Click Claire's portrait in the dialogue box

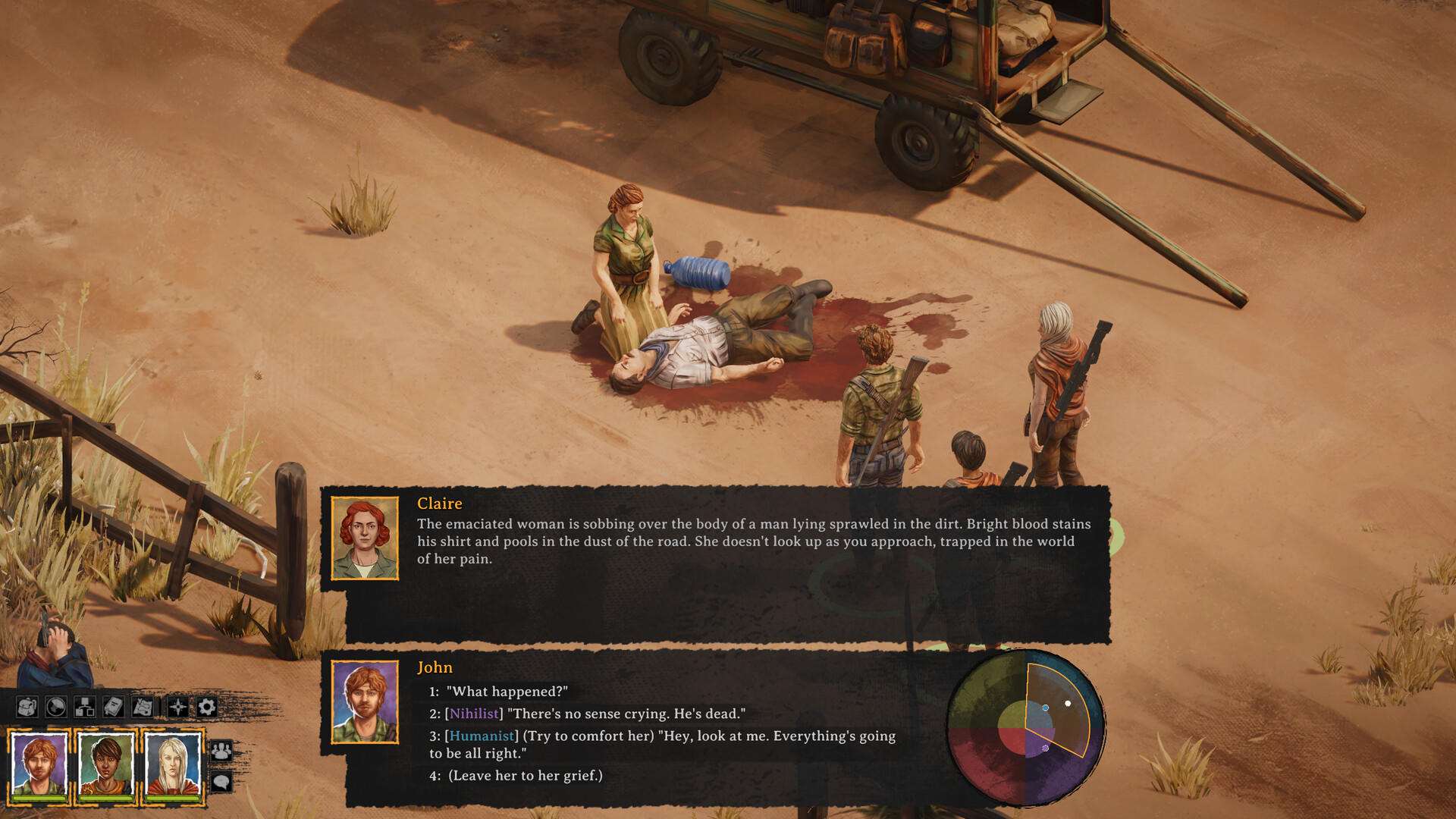(x=365, y=540)
